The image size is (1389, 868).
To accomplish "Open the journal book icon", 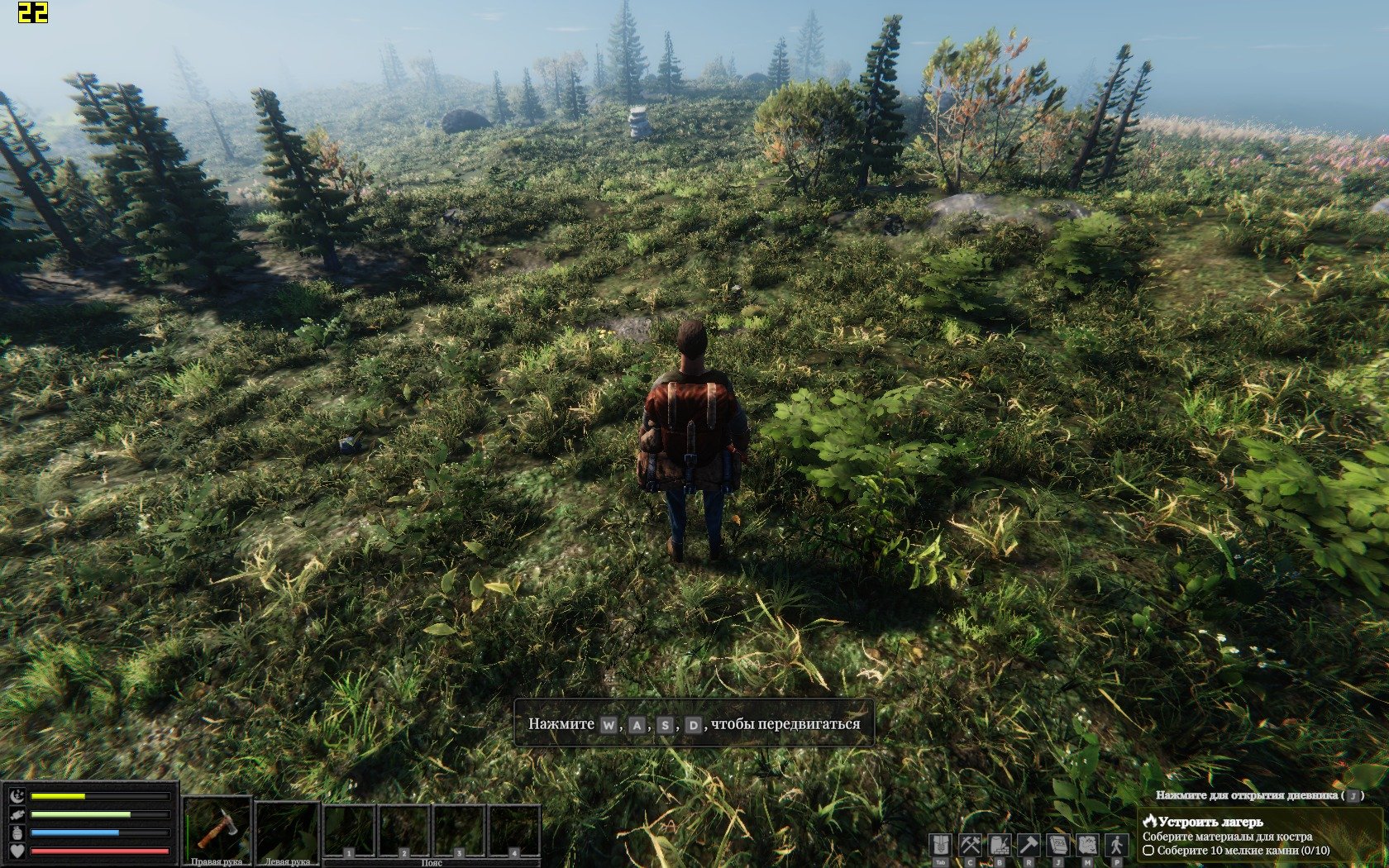I will (x=1058, y=846).
